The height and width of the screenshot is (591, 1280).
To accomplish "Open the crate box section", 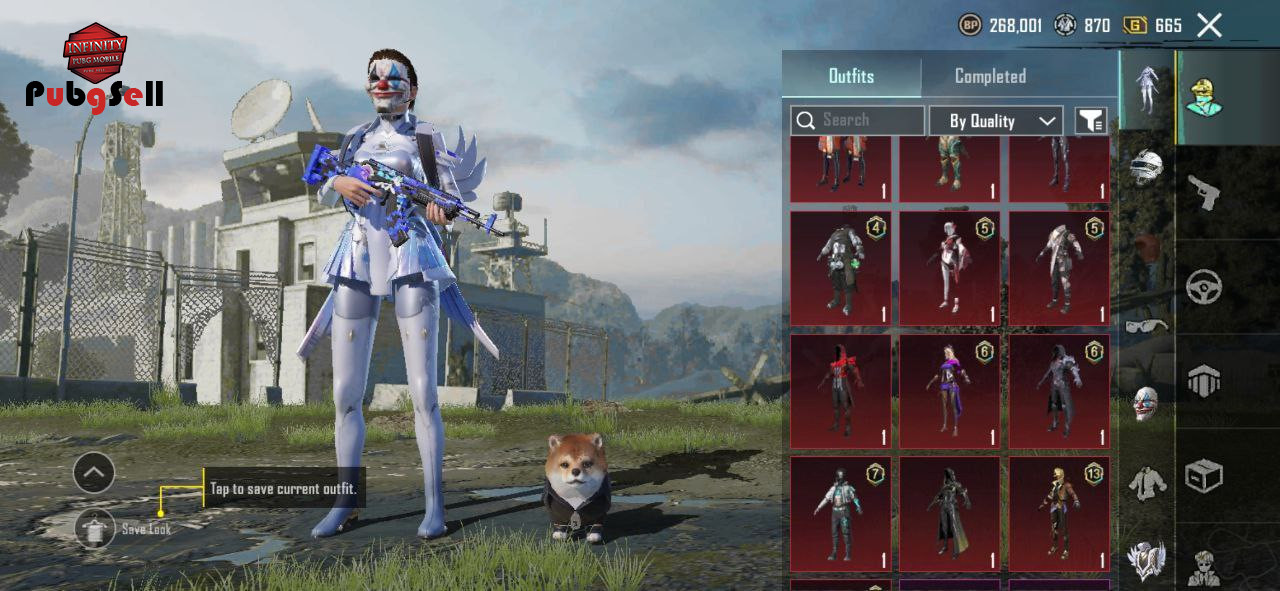I will pyautogui.click(x=1204, y=476).
